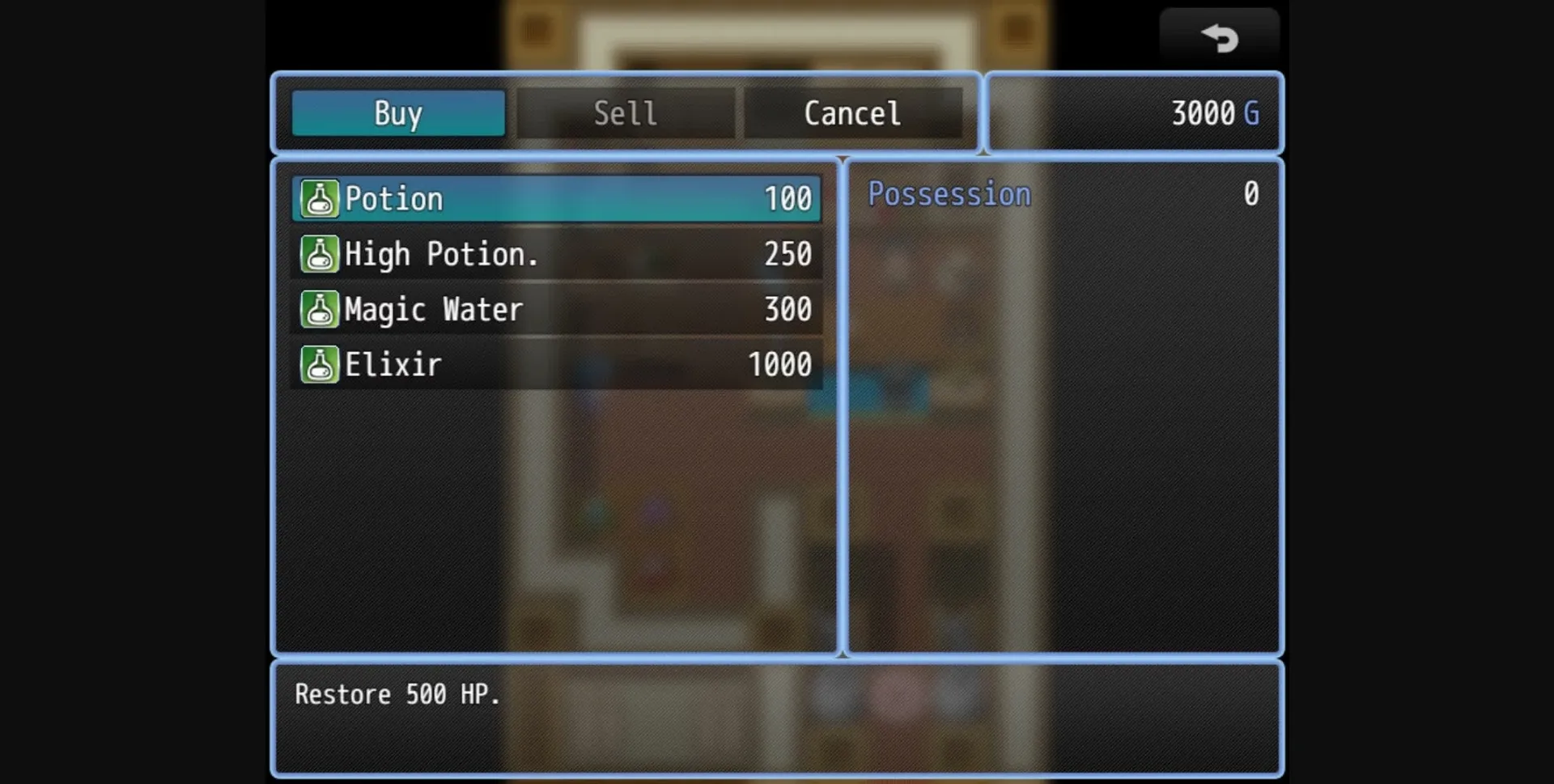
Task: Choose Cancel to exit the shop
Action: [x=851, y=113]
